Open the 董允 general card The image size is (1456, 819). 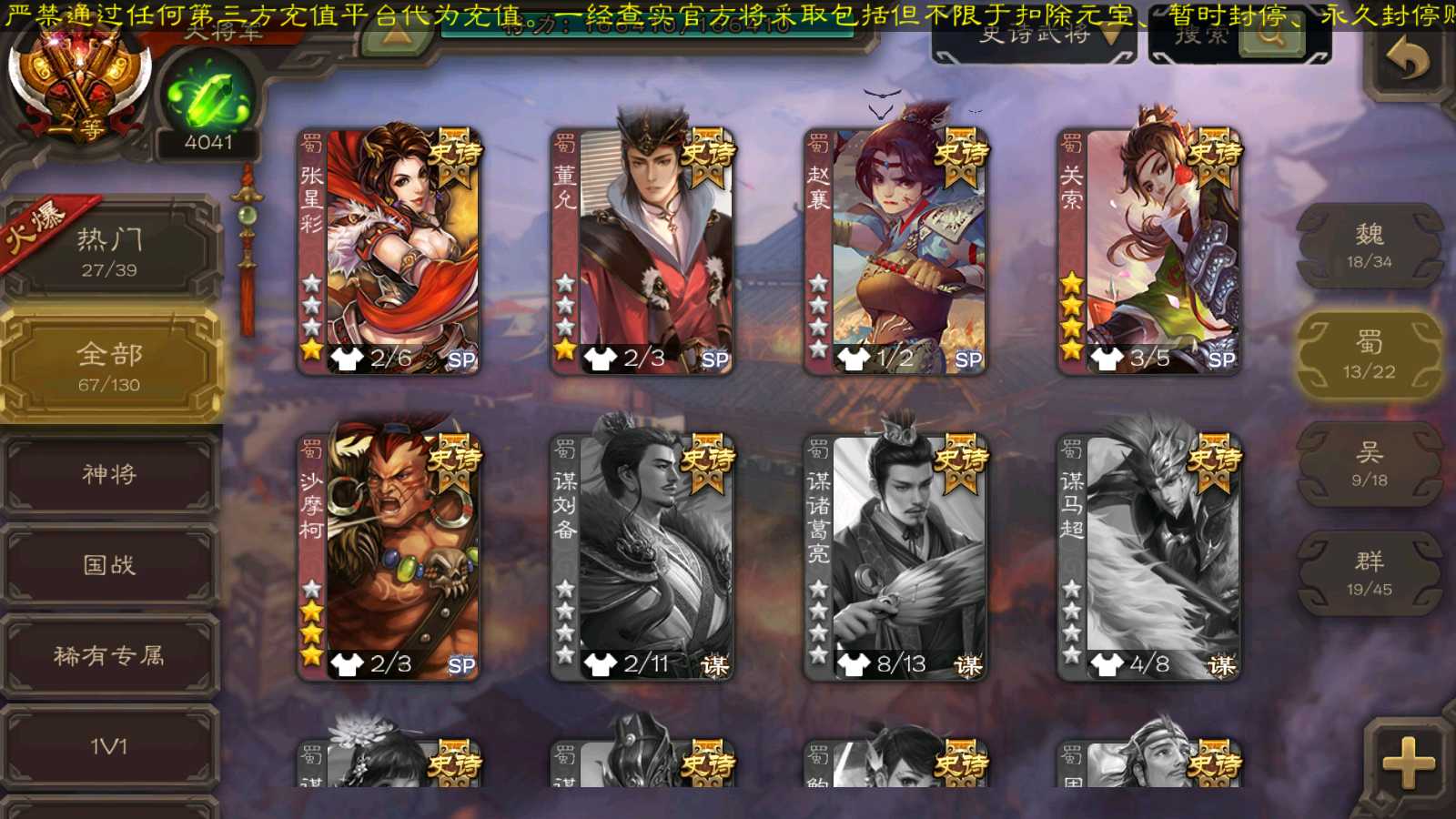642,251
